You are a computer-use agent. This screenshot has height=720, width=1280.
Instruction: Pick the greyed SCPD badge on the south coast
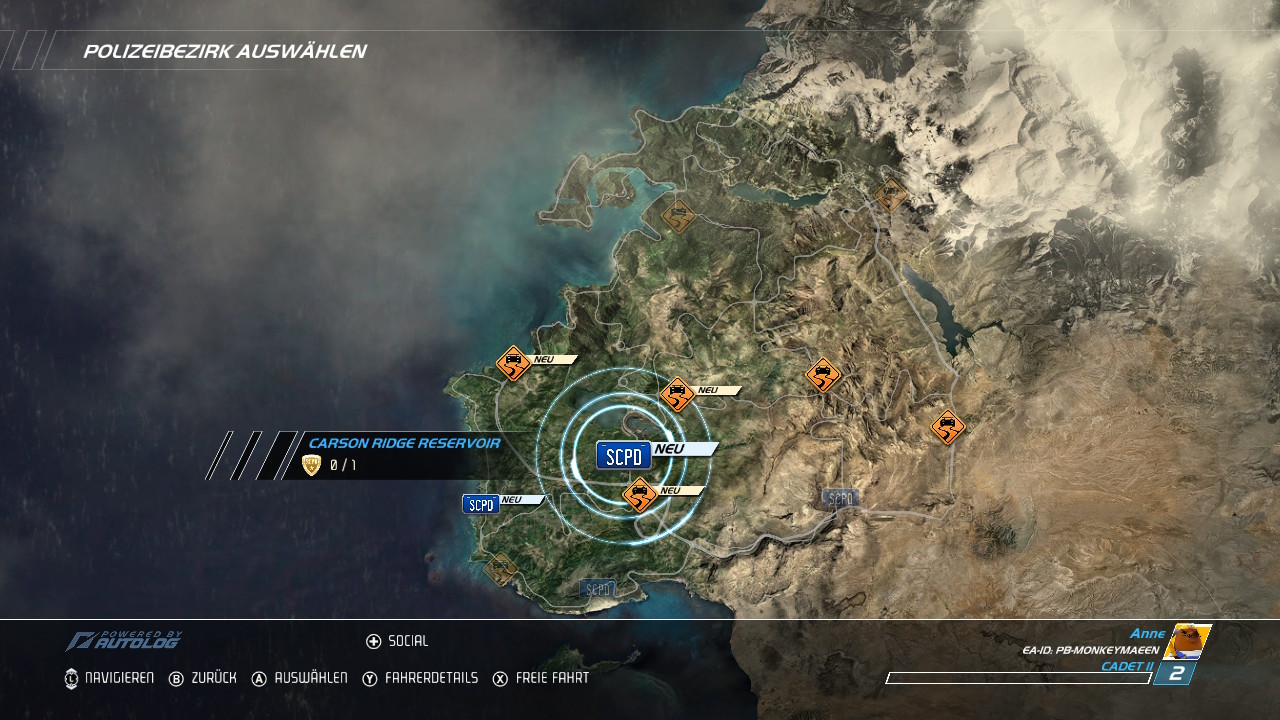click(598, 589)
